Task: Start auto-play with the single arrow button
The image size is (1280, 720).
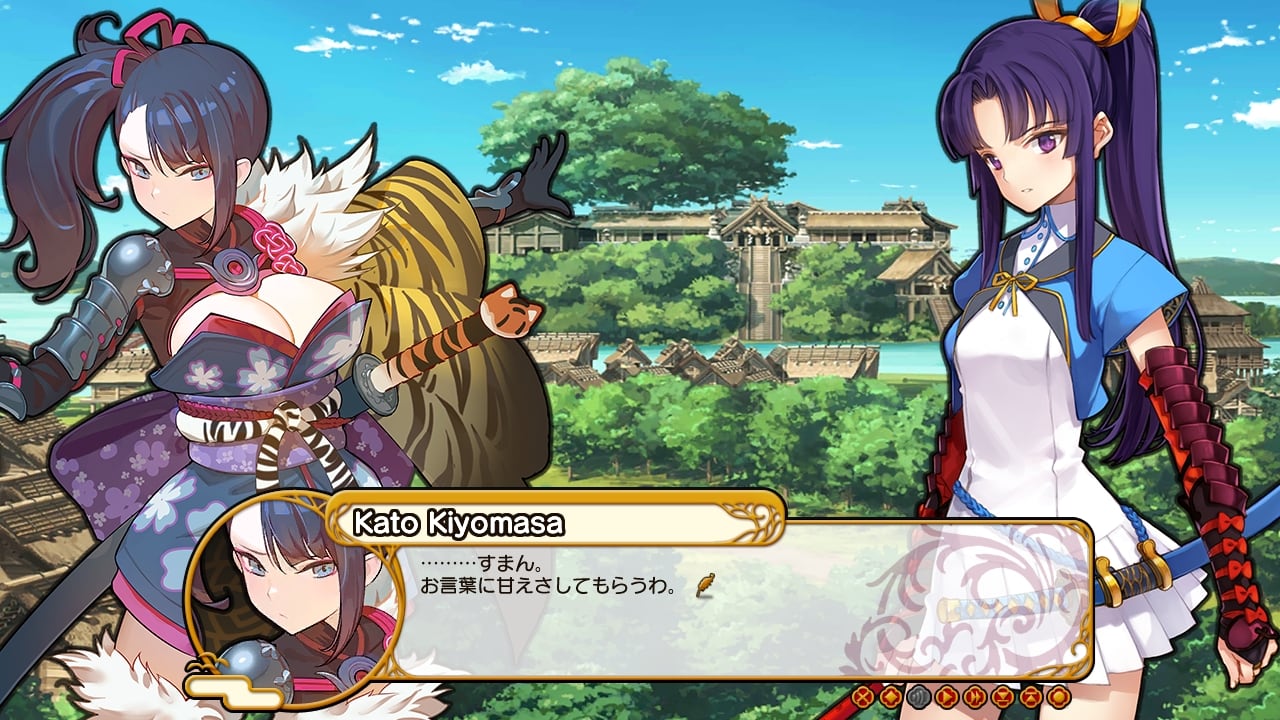Action: [x=947, y=696]
